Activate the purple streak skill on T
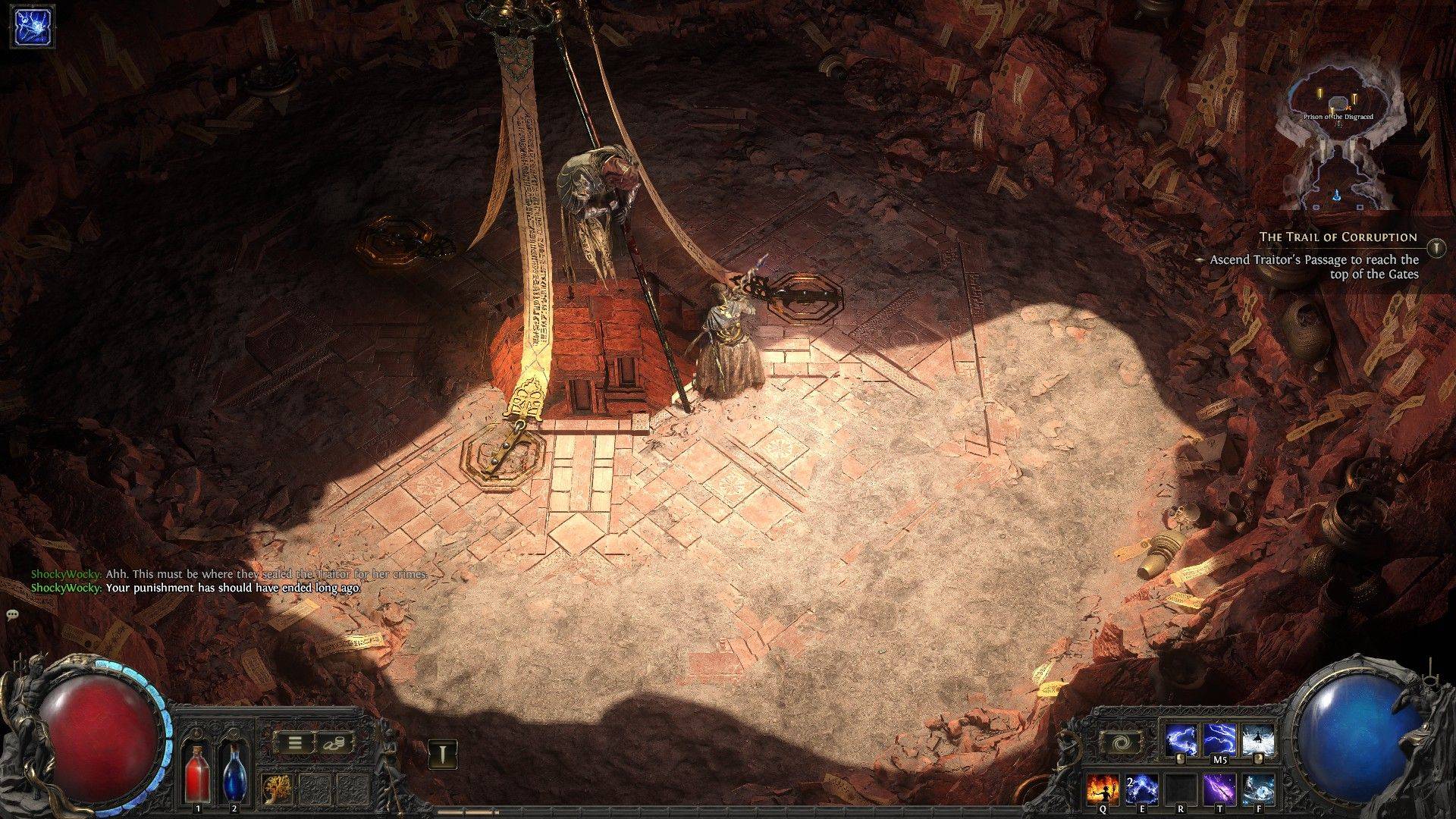The image size is (1456, 819). [x=1219, y=789]
